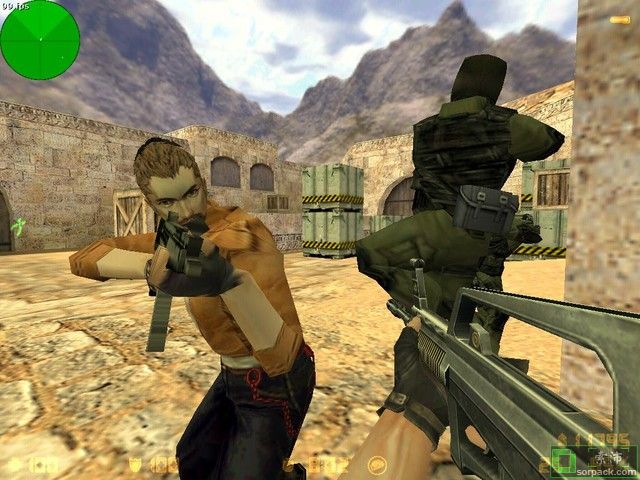Click the armor shield icon
This screenshot has width=640, height=480.
pyautogui.click(x=136, y=464)
